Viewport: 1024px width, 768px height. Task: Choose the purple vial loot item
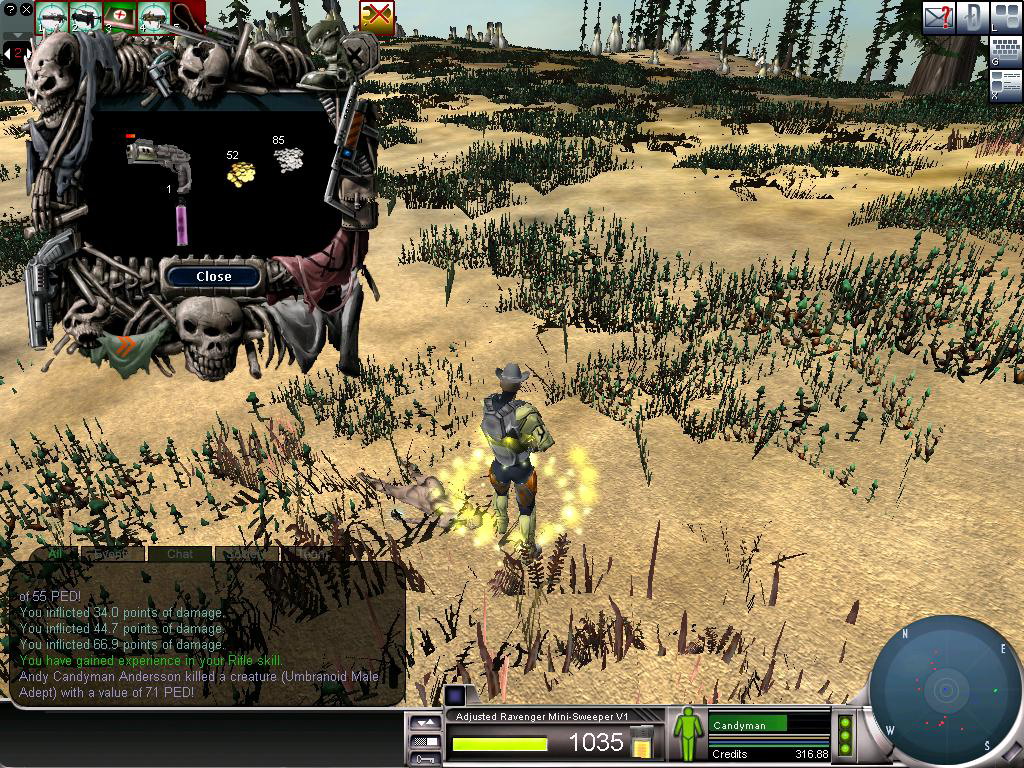182,222
